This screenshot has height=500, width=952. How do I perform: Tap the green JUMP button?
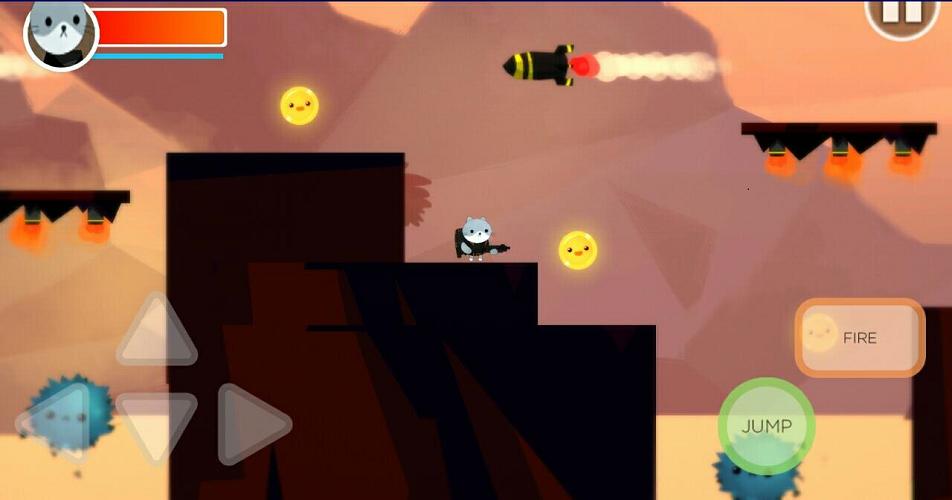(766, 426)
